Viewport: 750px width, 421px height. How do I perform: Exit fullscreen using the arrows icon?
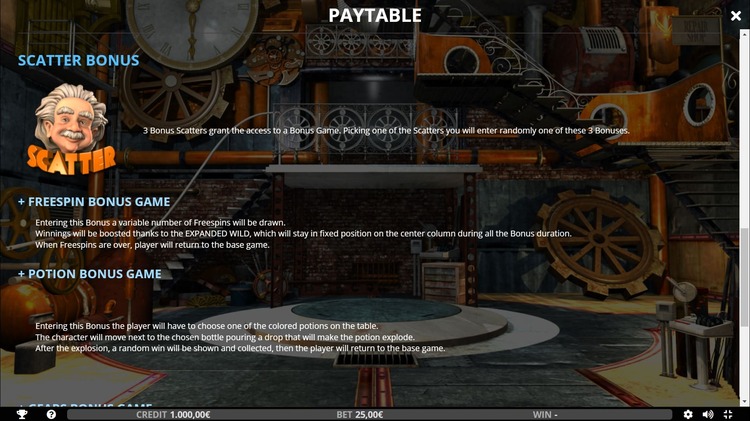(726, 414)
